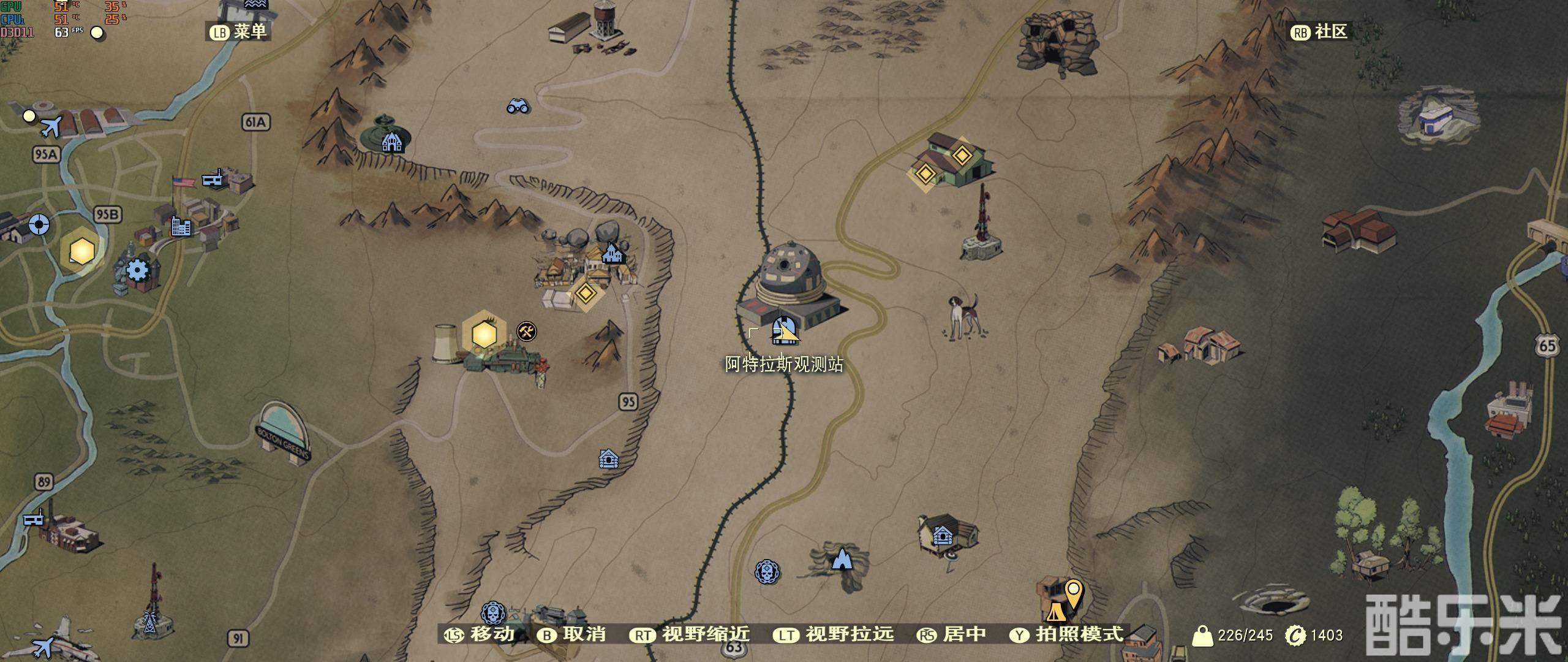Select the hammer workshop icon
The height and width of the screenshot is (662, 1568).
[x=526, y=332]
